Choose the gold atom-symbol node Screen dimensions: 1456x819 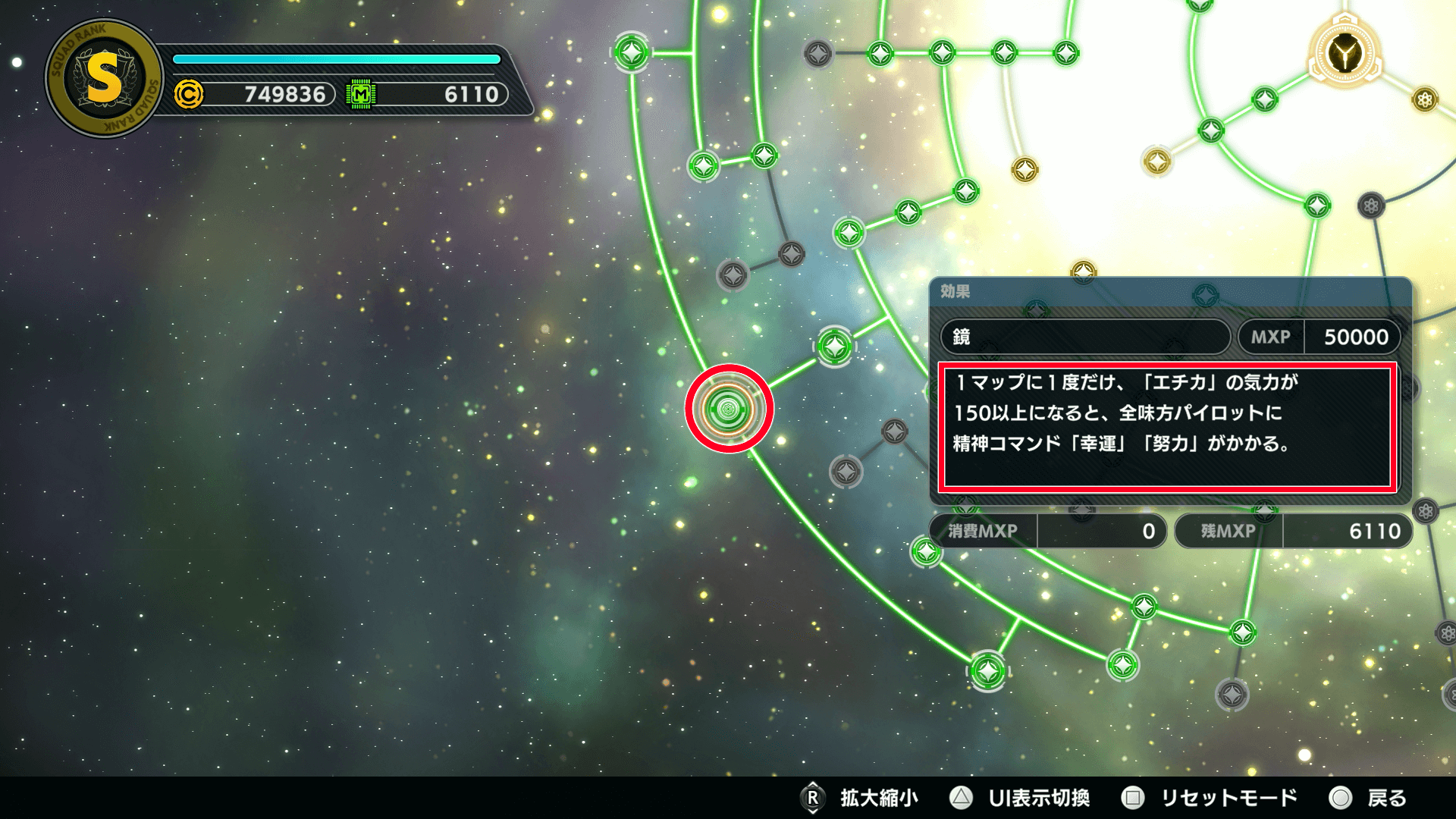click(1425, 99)
